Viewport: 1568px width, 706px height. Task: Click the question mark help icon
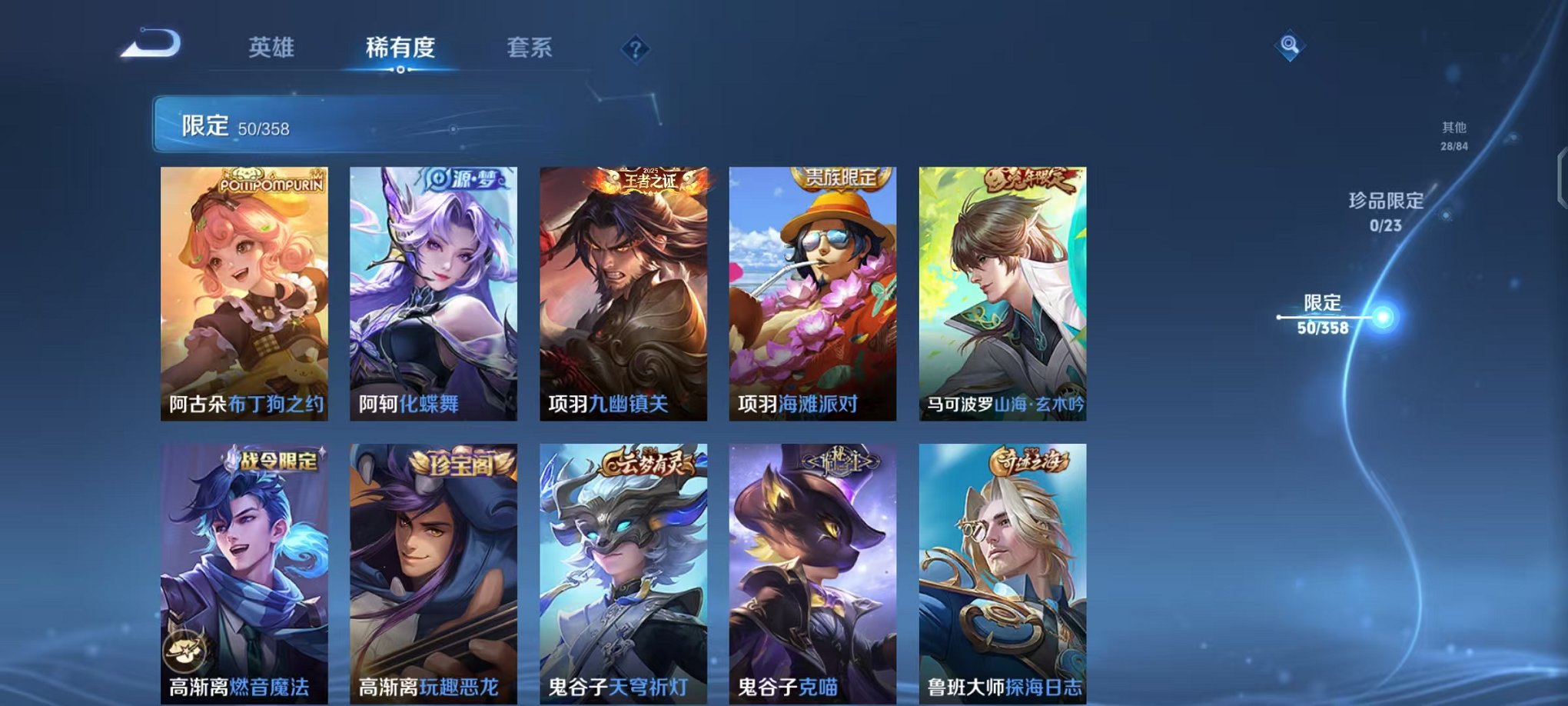[633, 48]
